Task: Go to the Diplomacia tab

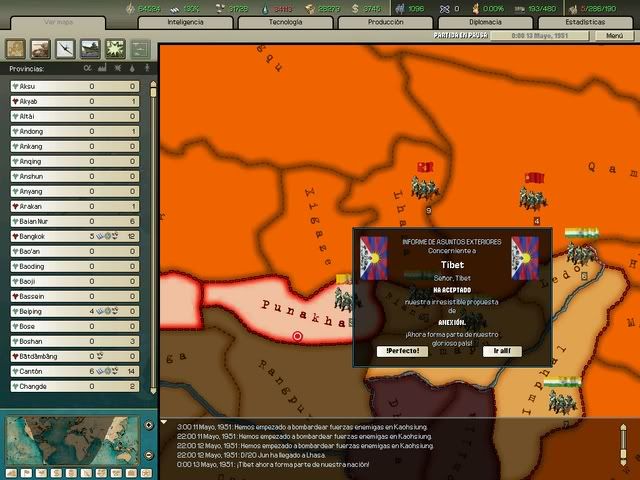Action: point(484,21)
